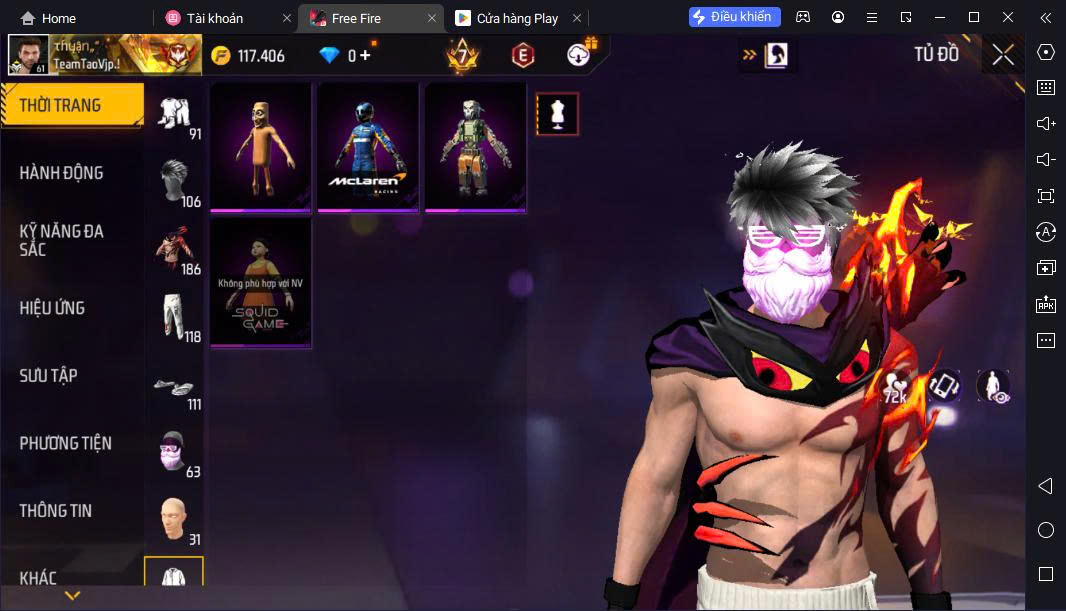The width and height of the screenshot is (1066, 611).
Task: Click the mannequin outfit preset icon
Action: 558,114
